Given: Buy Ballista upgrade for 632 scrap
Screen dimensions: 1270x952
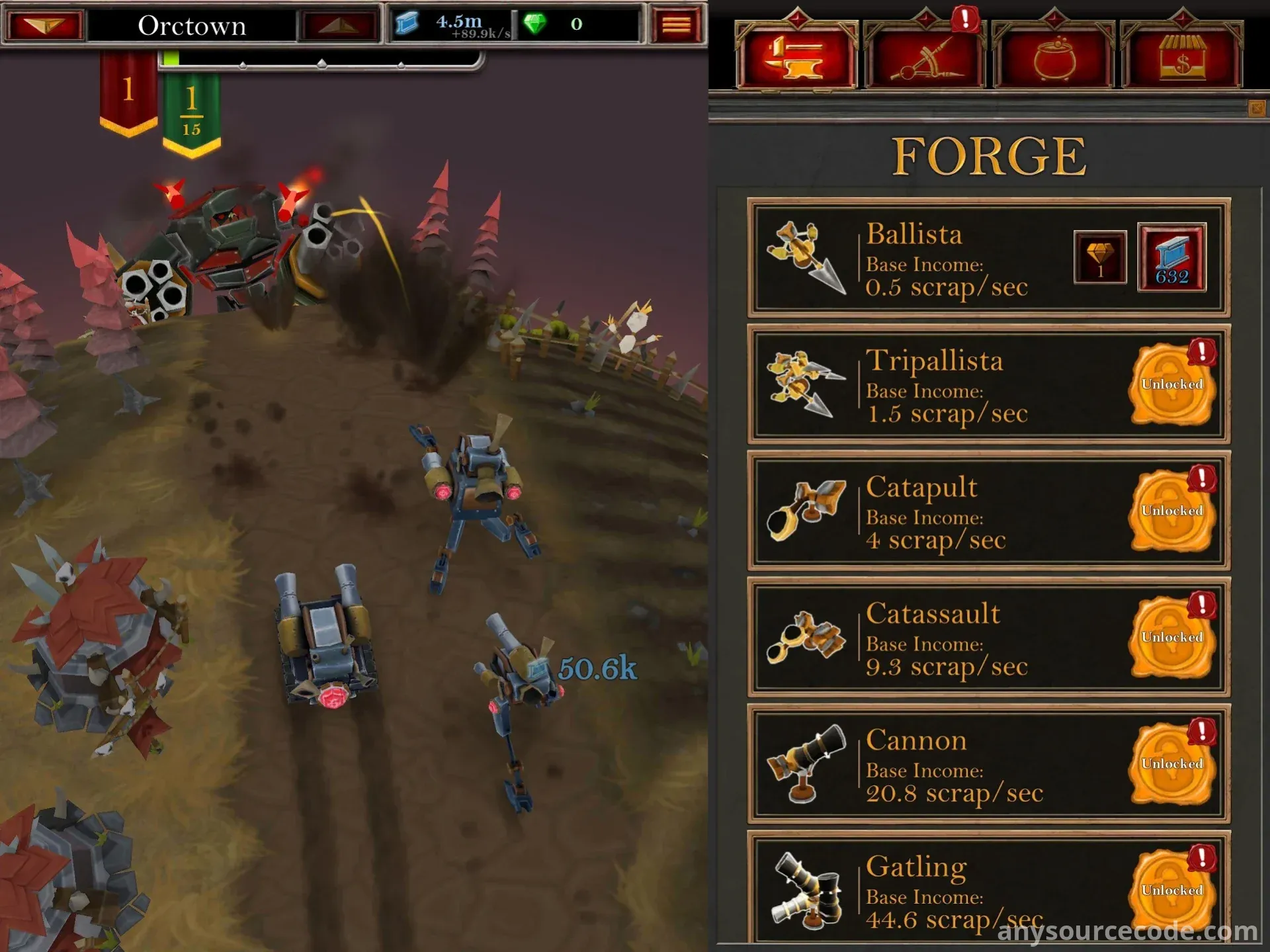Looking at the screenshot, I should click(x=1171, y=257).
